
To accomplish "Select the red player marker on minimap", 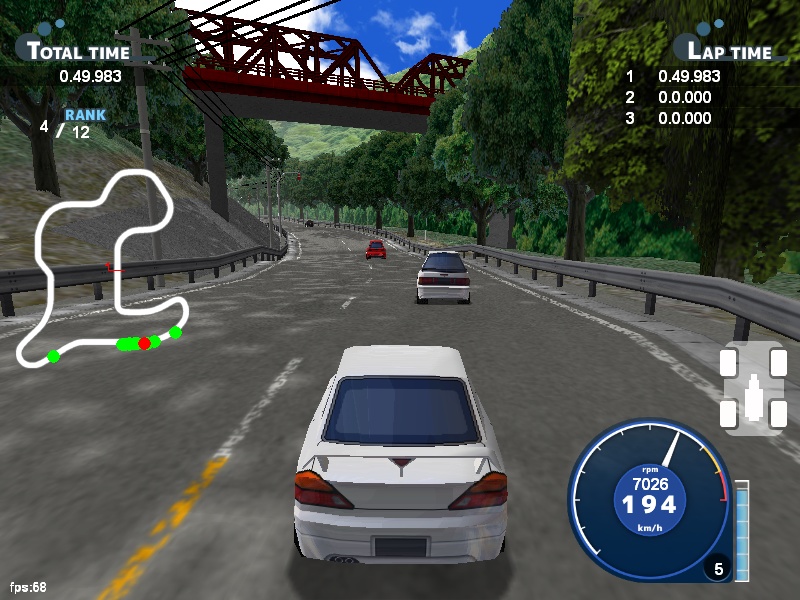I will click(x=144, y=343).
